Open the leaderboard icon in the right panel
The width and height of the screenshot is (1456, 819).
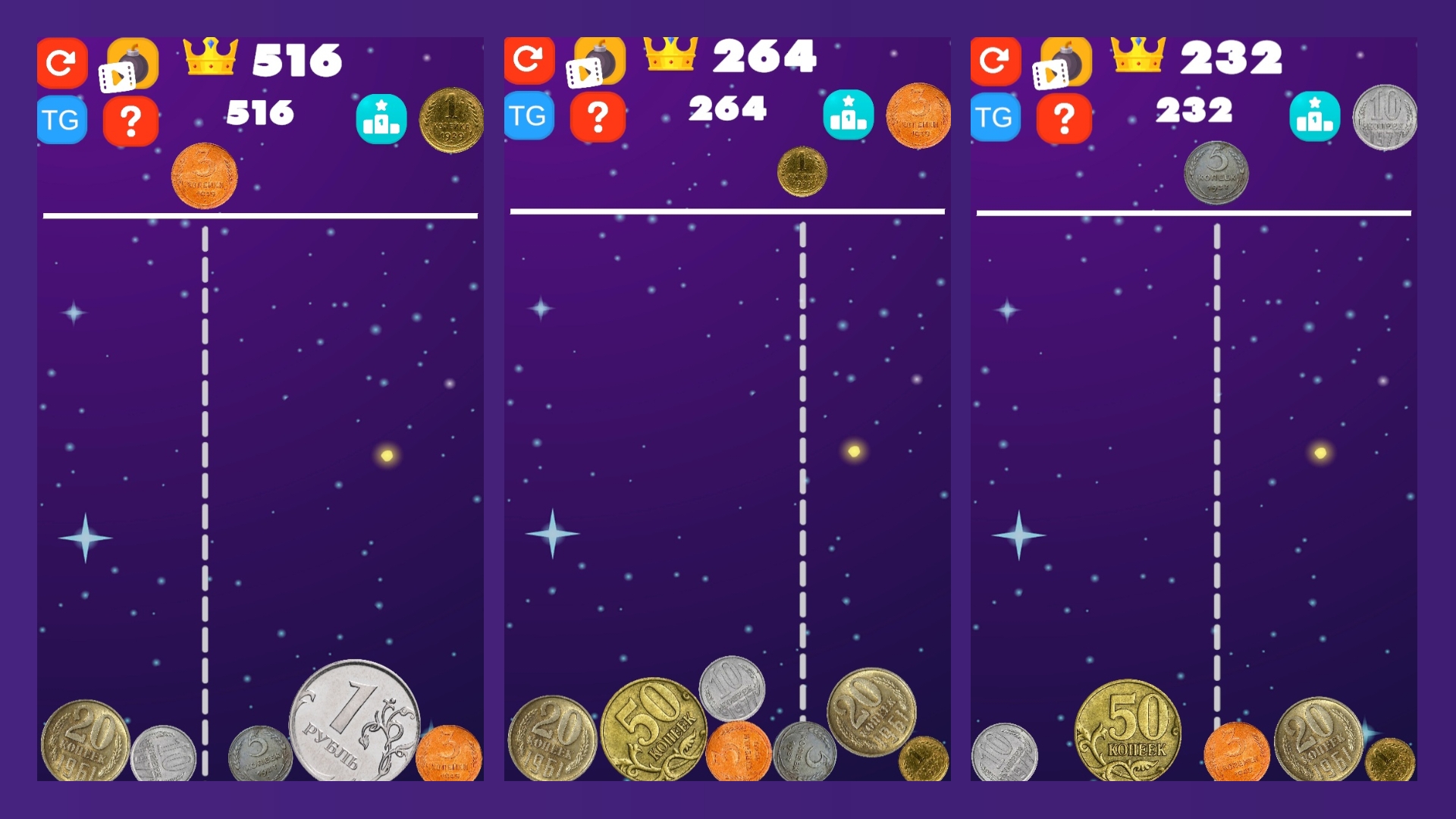coord(1316,118)
